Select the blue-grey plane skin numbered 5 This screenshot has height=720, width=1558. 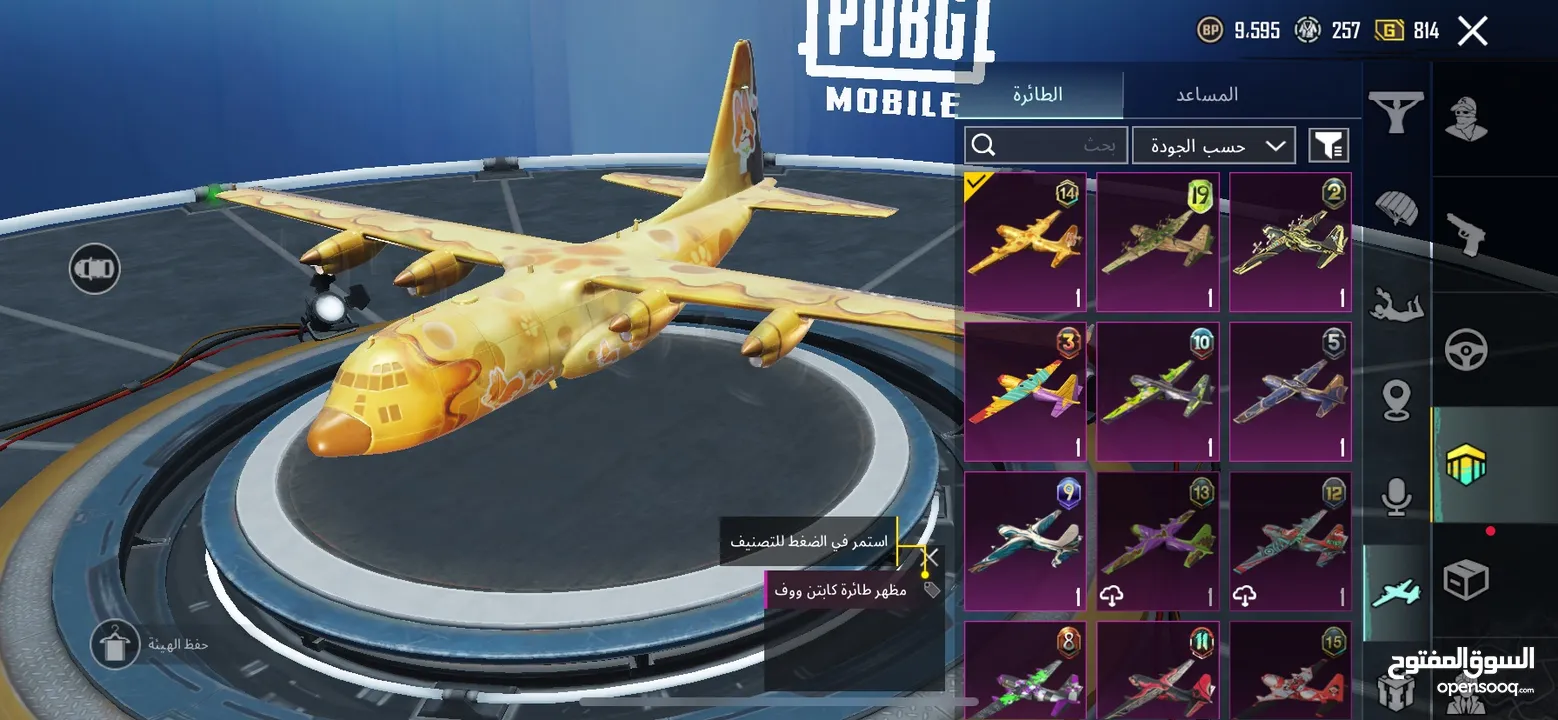coord(1290,391)
